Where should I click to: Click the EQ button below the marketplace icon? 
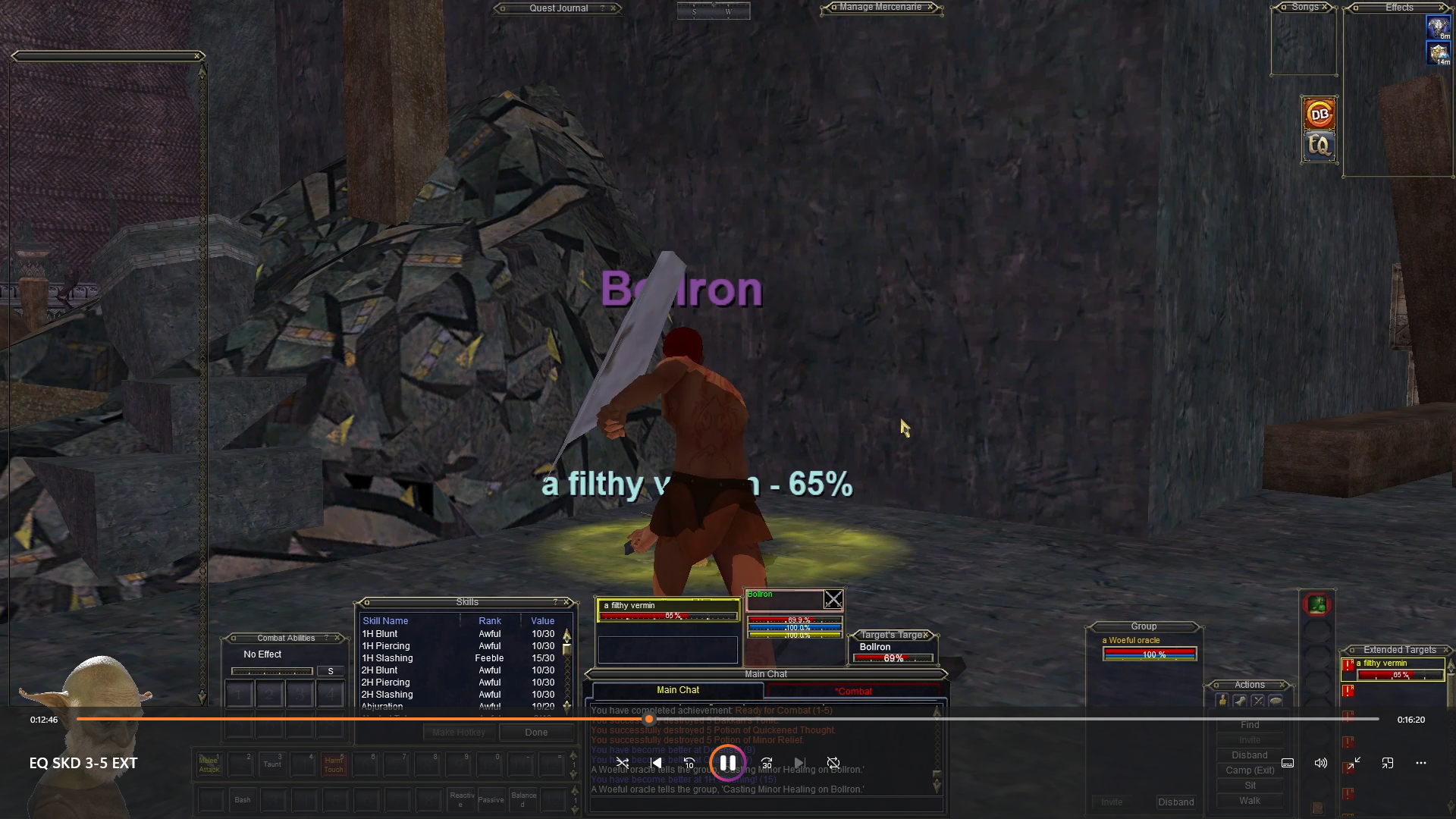(x=1319, y=147)
